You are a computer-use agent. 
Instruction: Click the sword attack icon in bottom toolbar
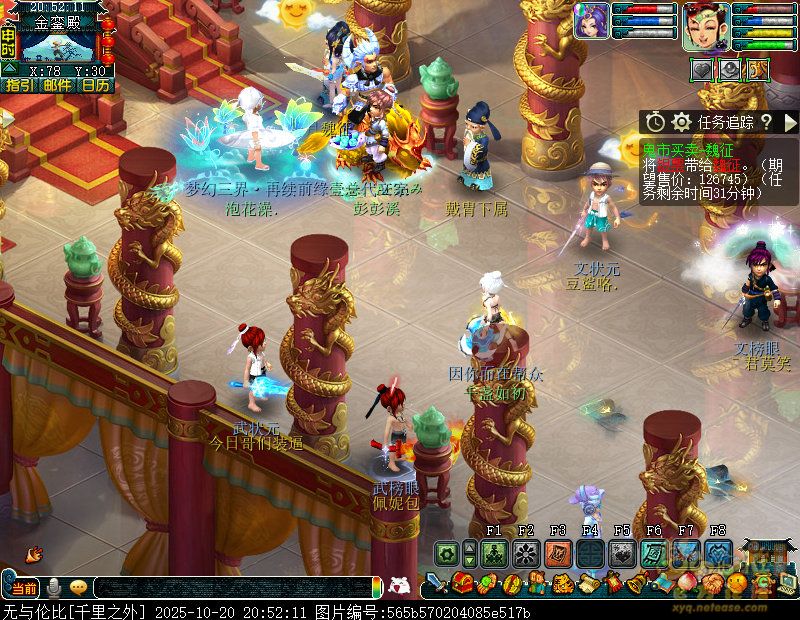pyautogui.click(x=435, y=583)
